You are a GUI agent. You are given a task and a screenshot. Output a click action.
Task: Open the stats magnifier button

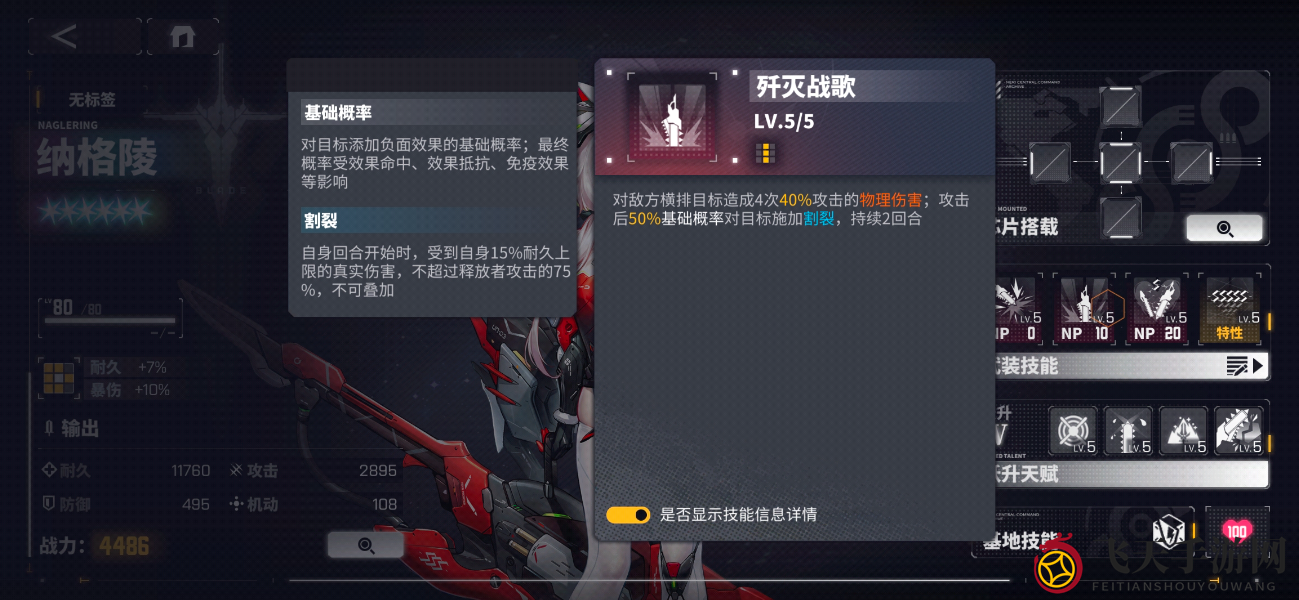coord(365,544)
